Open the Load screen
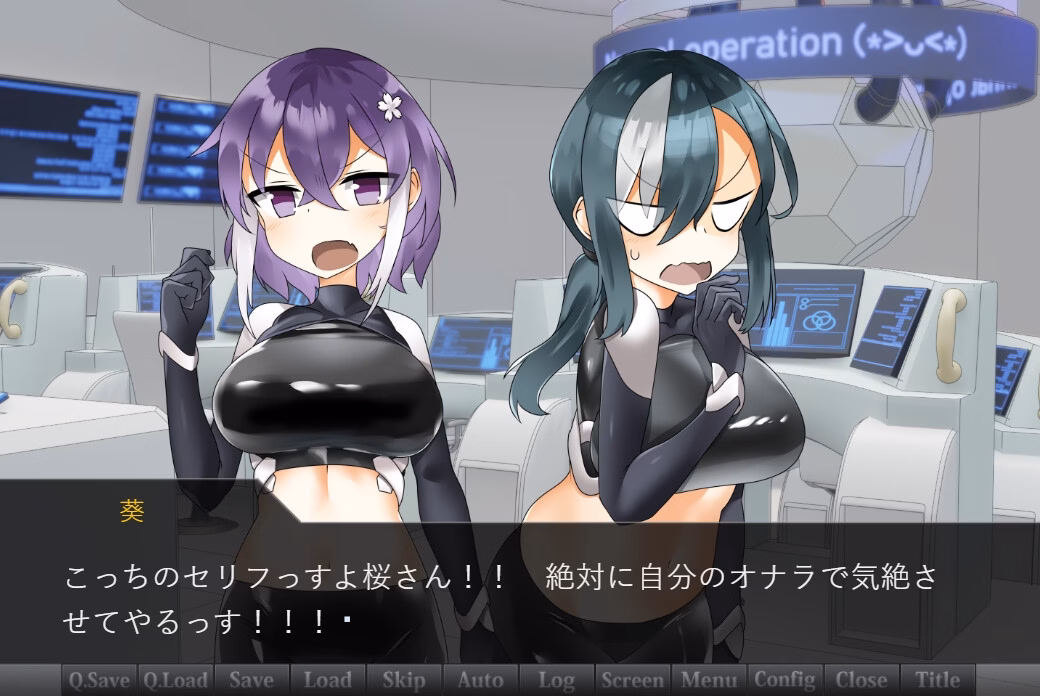 327,680
